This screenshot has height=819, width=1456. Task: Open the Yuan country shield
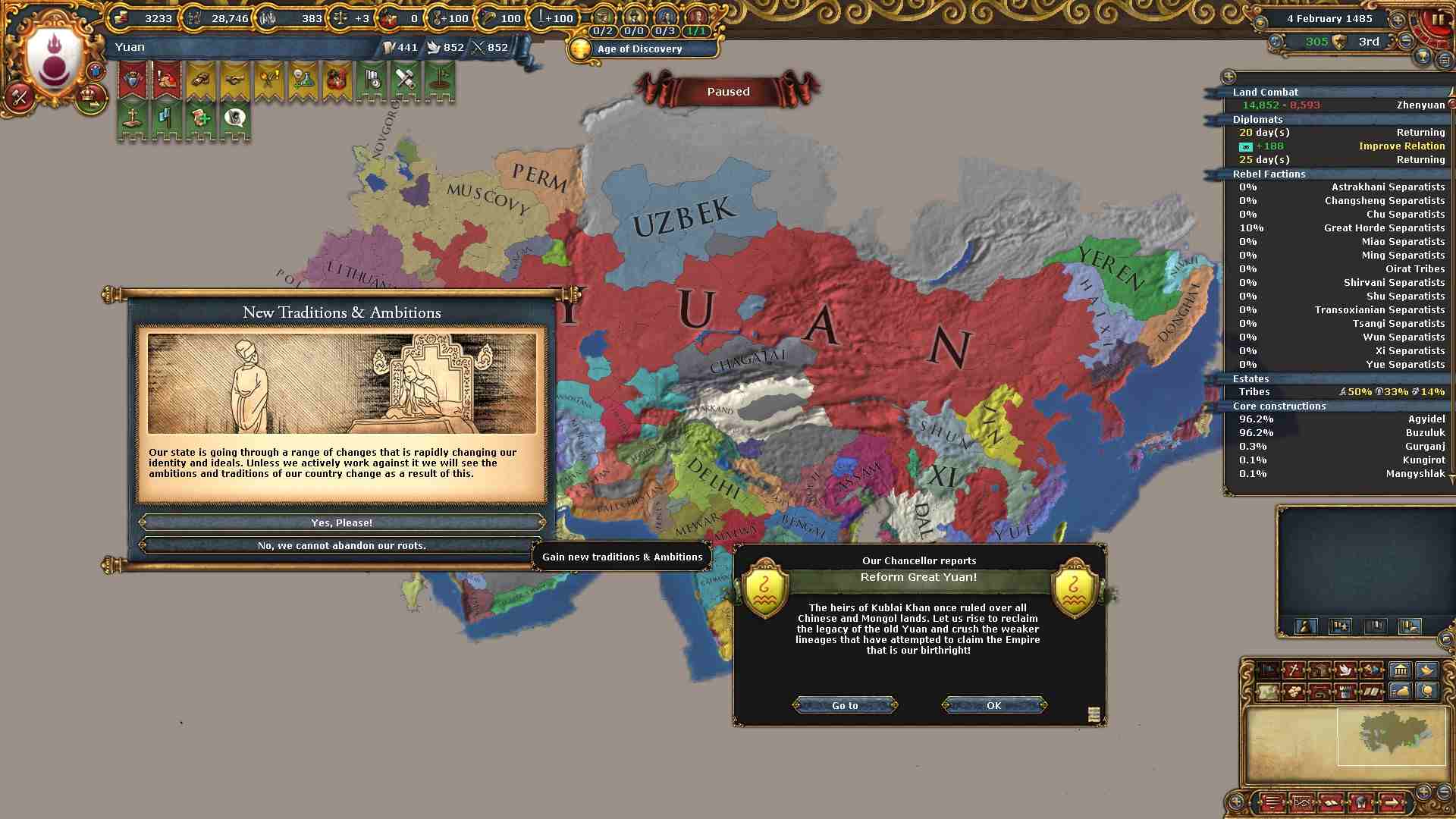tap(53, 59)
